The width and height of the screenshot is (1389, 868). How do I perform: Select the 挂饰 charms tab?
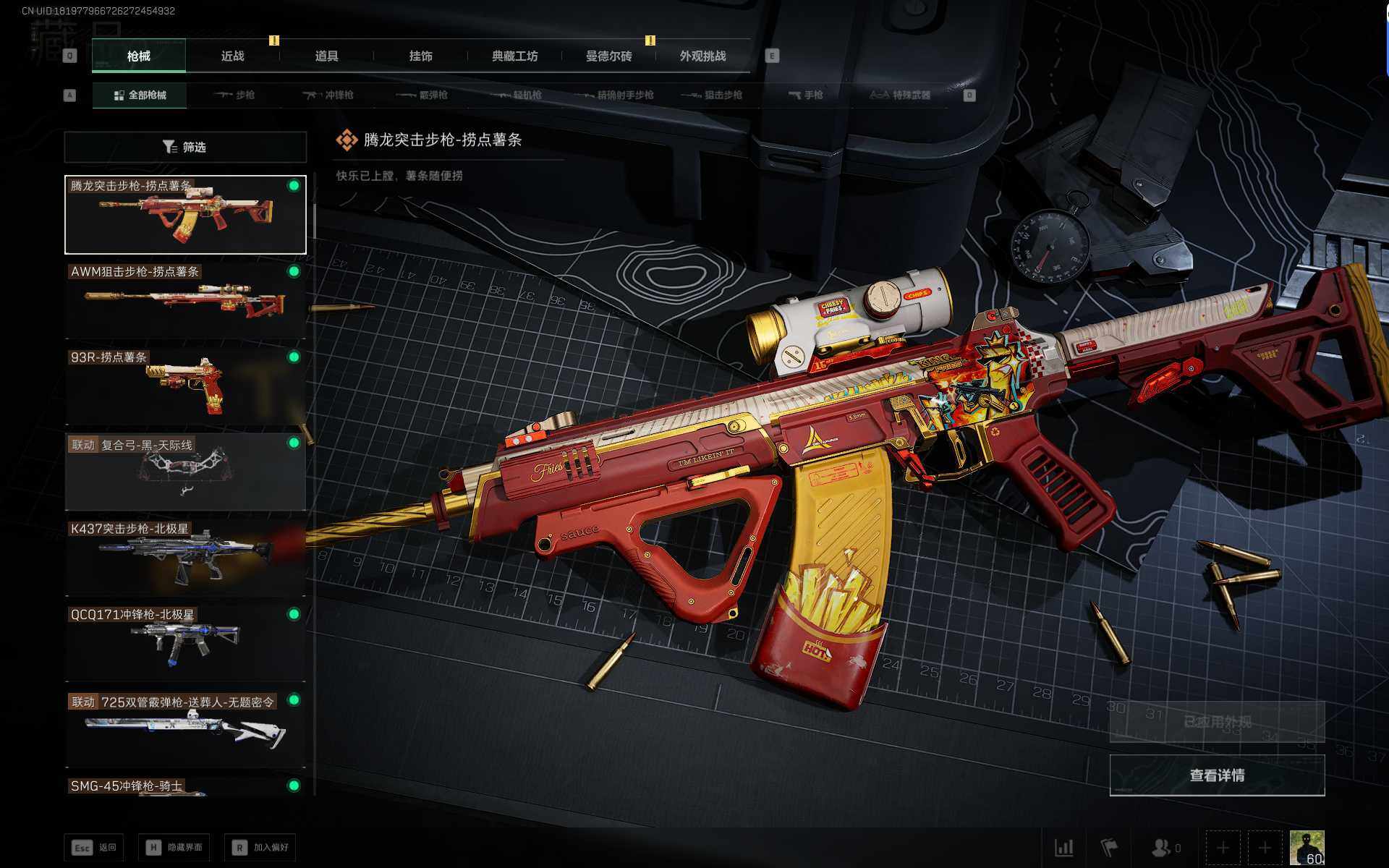pos(420,56)
